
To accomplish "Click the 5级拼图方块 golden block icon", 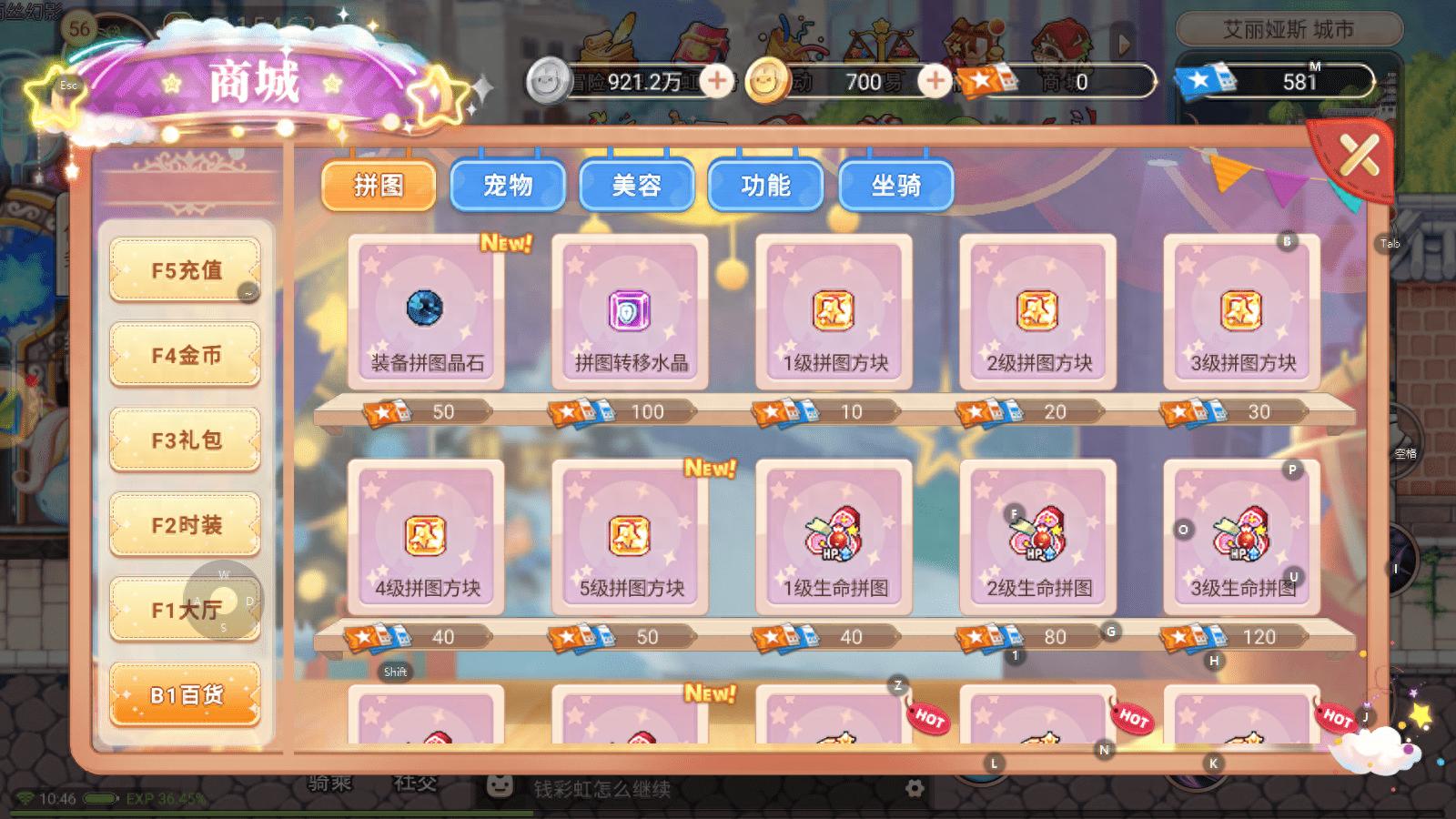I will (631, 537).
